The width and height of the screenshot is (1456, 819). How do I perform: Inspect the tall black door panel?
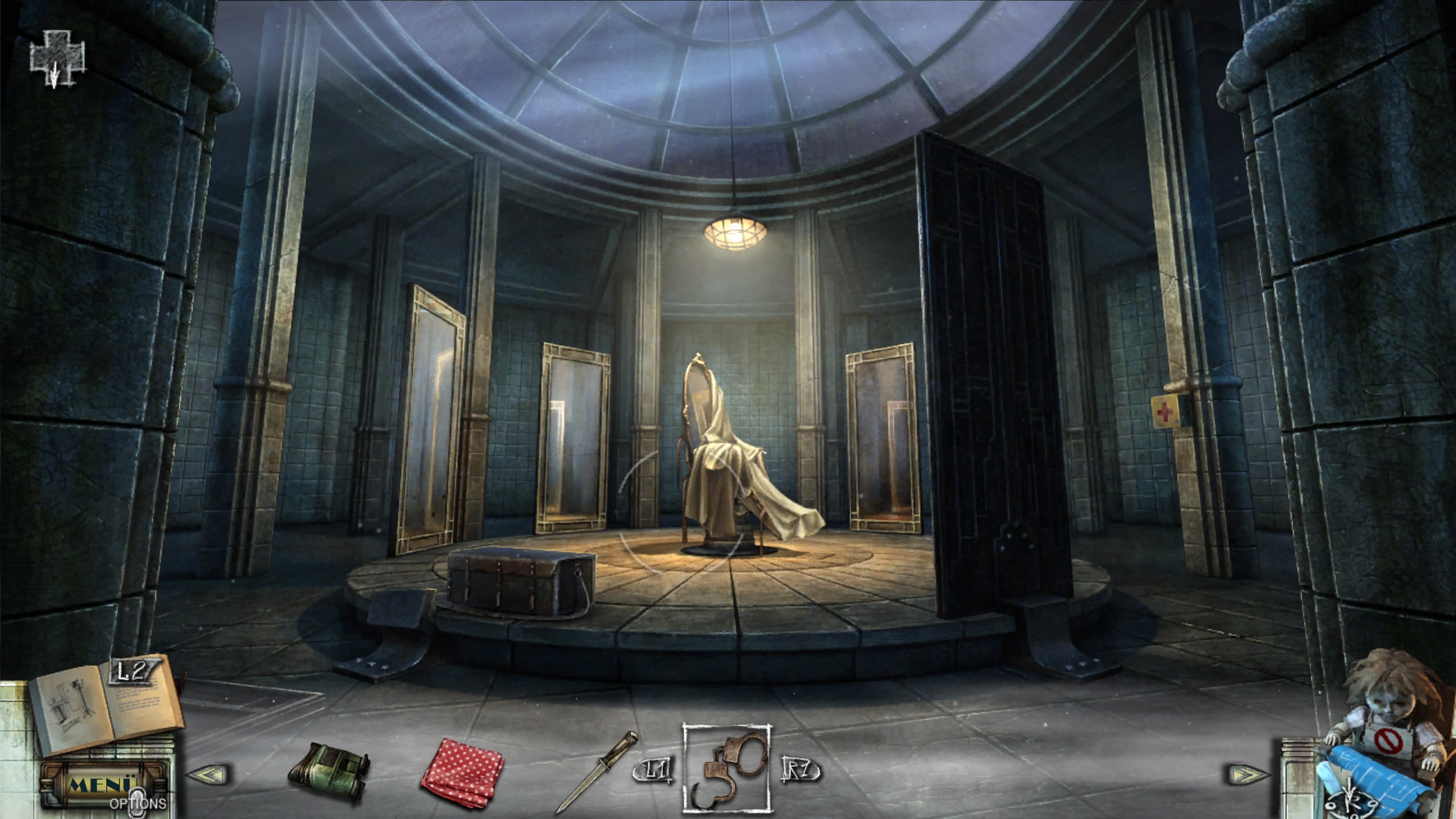point(989,367)
